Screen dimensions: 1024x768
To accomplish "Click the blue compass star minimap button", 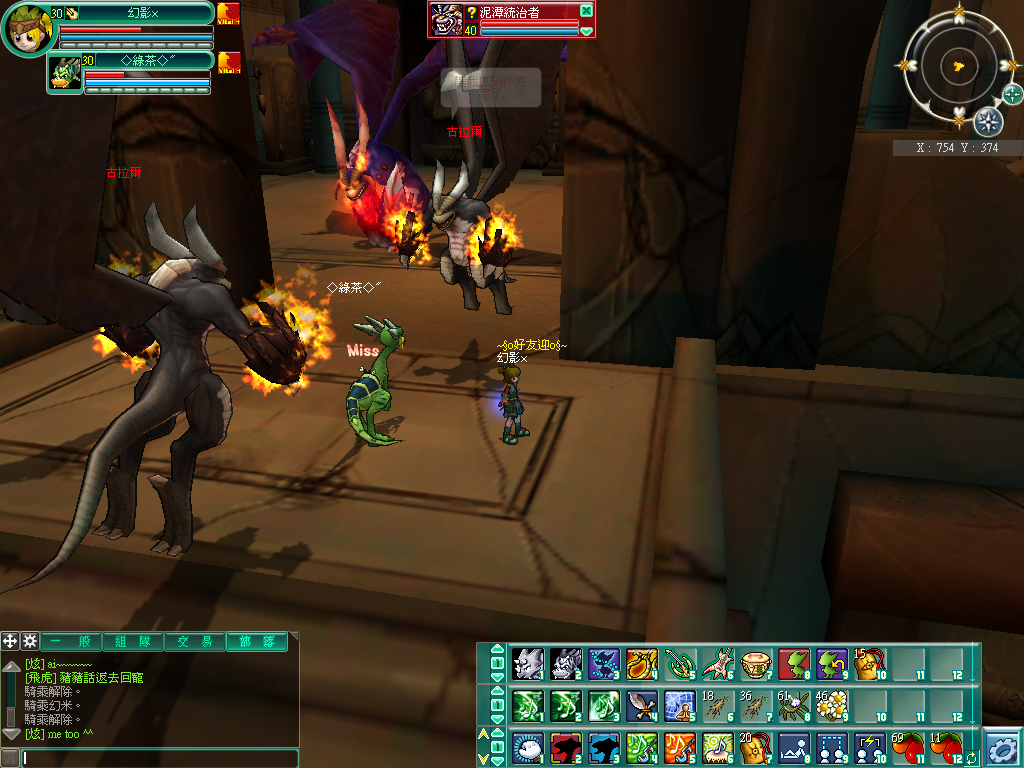I will pos(988,122).
